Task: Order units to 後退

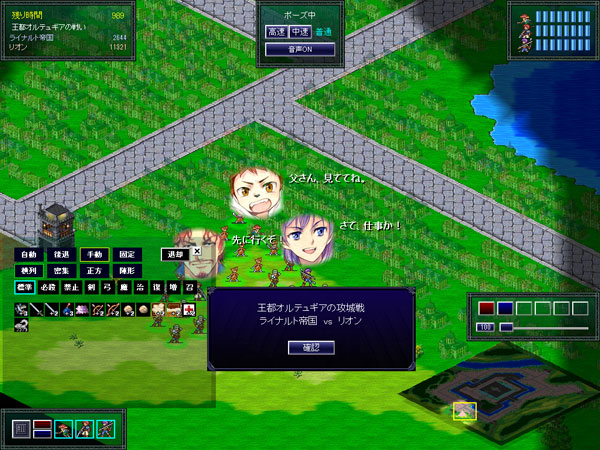Action: coord(61,255)
